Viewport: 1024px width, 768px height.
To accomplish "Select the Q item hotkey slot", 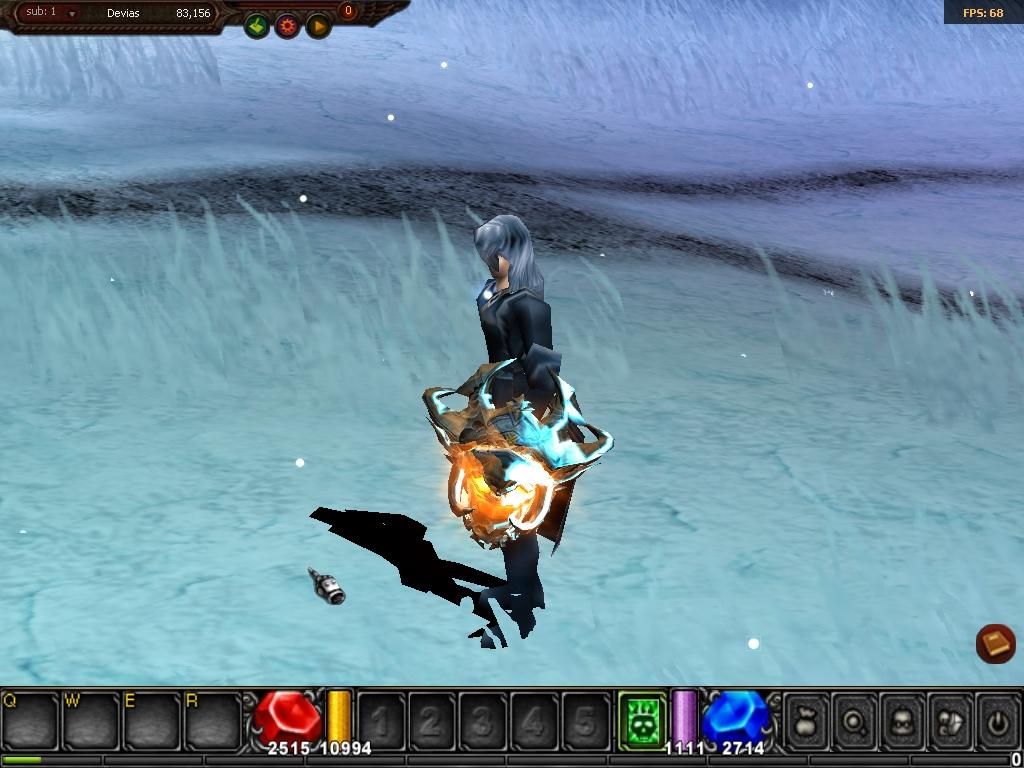I will 30,720.
